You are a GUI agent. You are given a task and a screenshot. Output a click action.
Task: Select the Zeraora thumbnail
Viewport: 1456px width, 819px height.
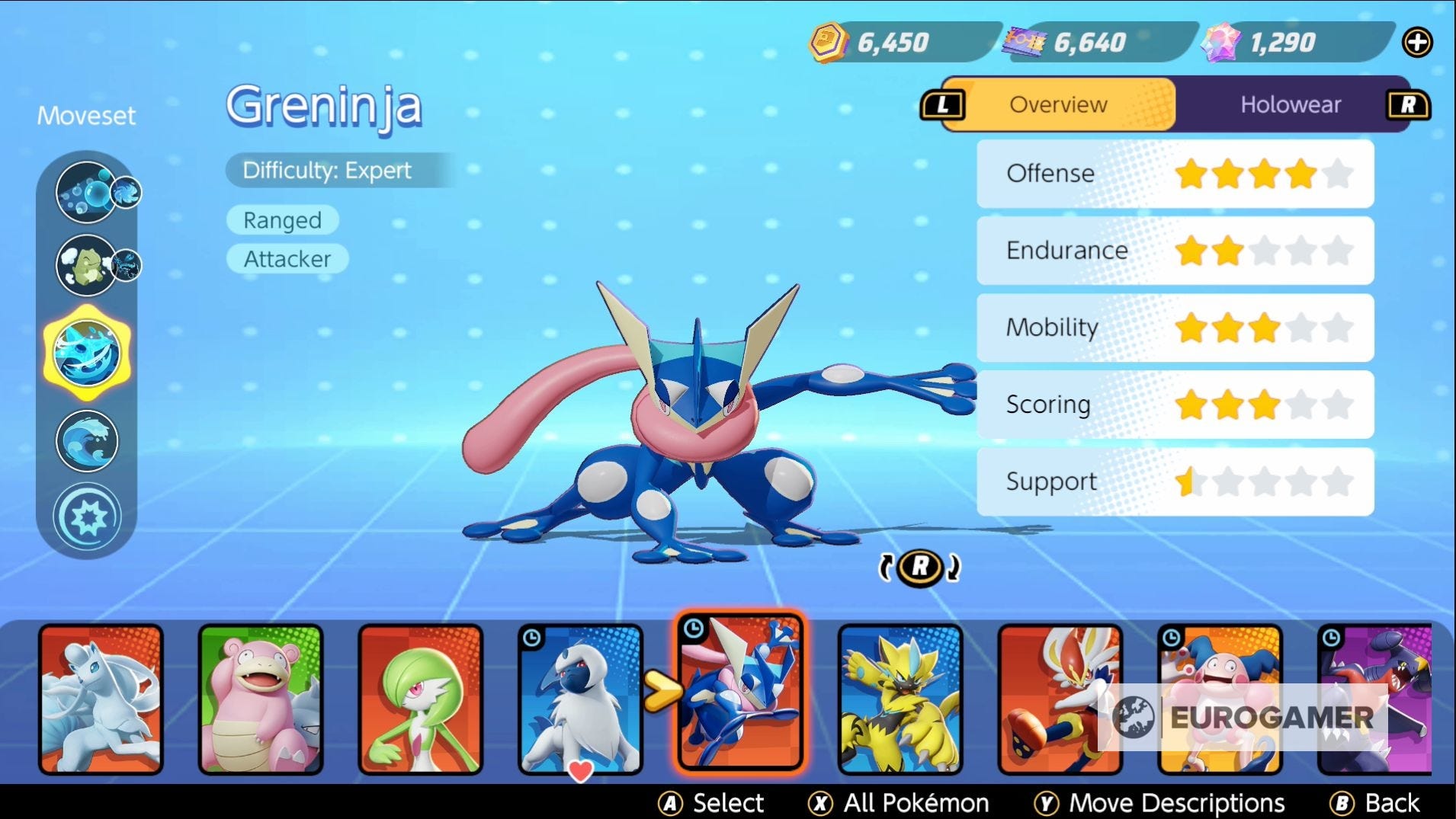click(x=900, y=697)
